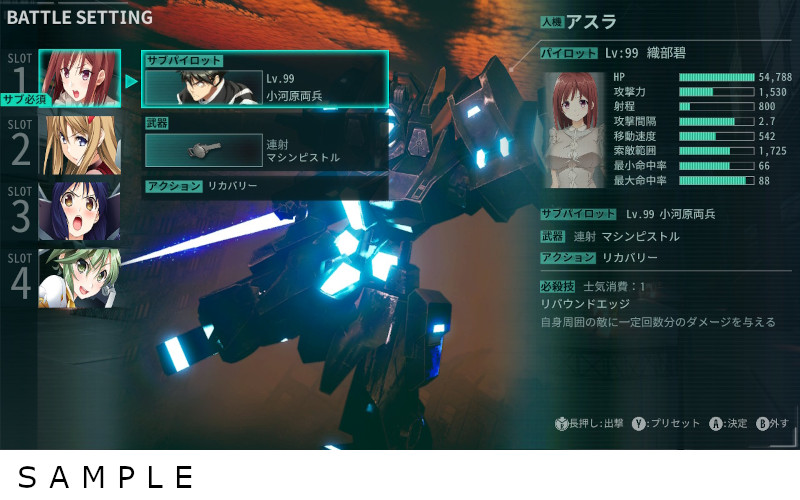Choose the slot 2 blonde pilot portrait
The image size is (800, 500).
pyautogui.click(x=80, y=145)
